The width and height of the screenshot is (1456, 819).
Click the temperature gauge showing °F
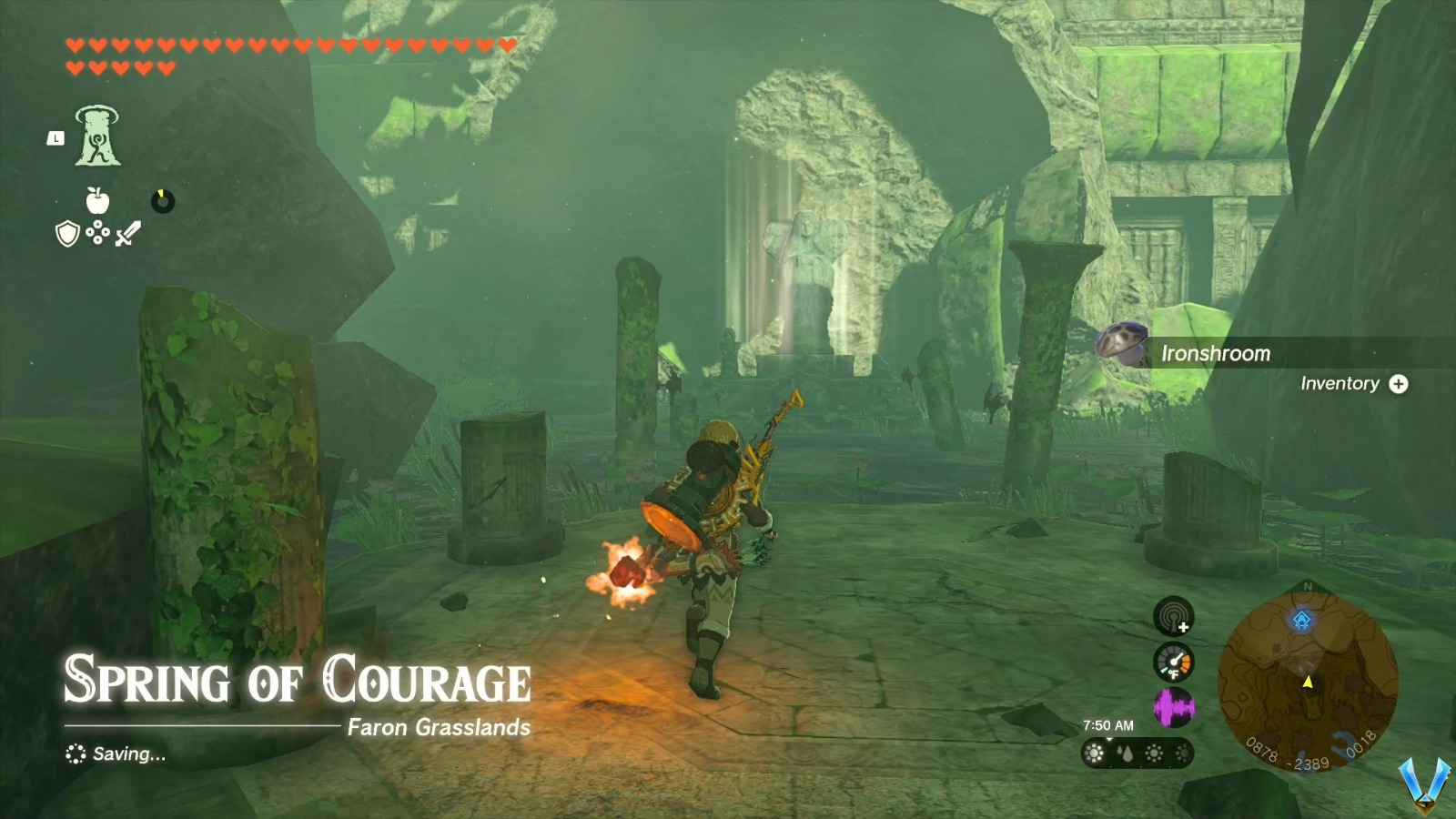[1174, 662]
